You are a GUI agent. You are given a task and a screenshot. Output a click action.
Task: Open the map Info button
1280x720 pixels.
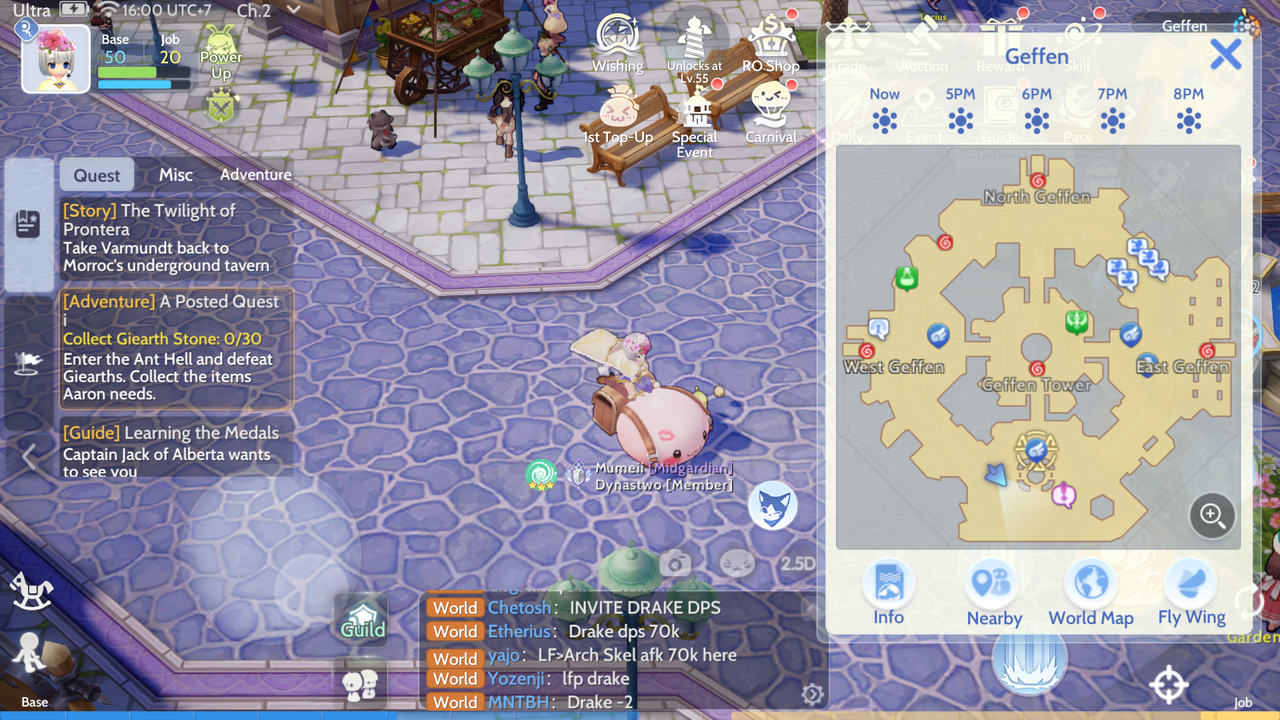(x=888, y=591)
